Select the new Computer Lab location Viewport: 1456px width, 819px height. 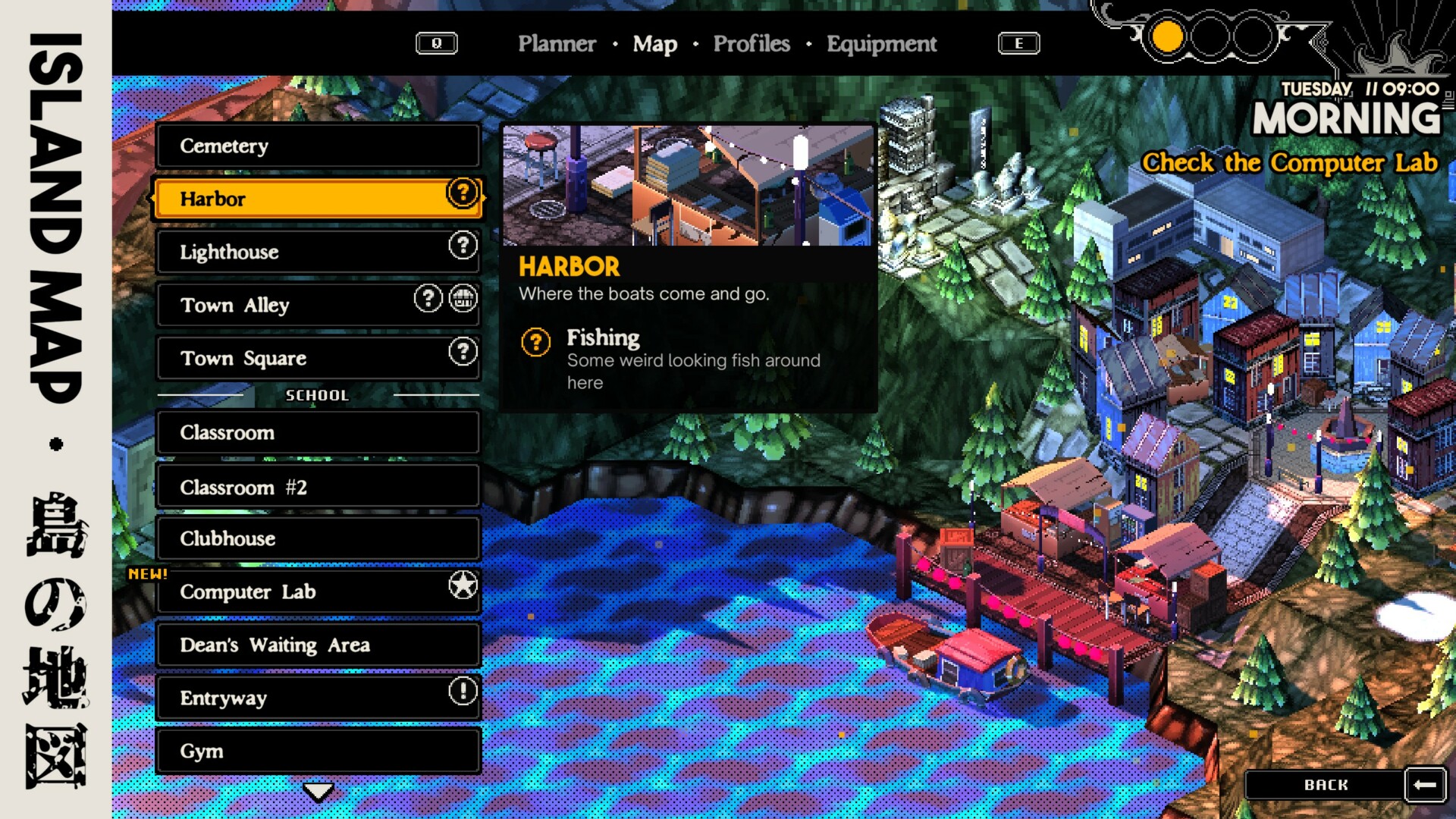[318, 591]
